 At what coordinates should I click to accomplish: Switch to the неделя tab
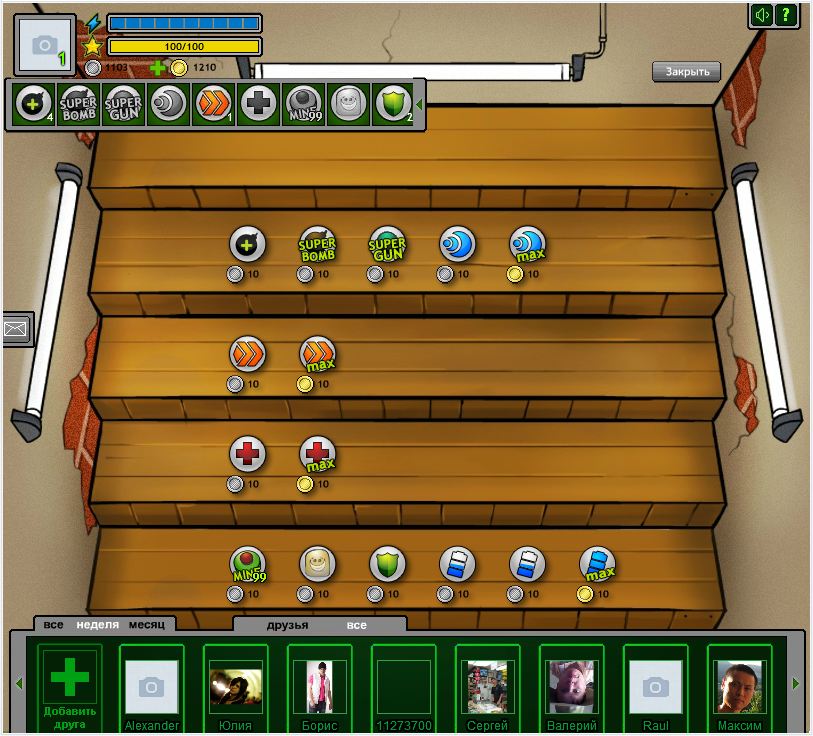[x=97, y=625]
